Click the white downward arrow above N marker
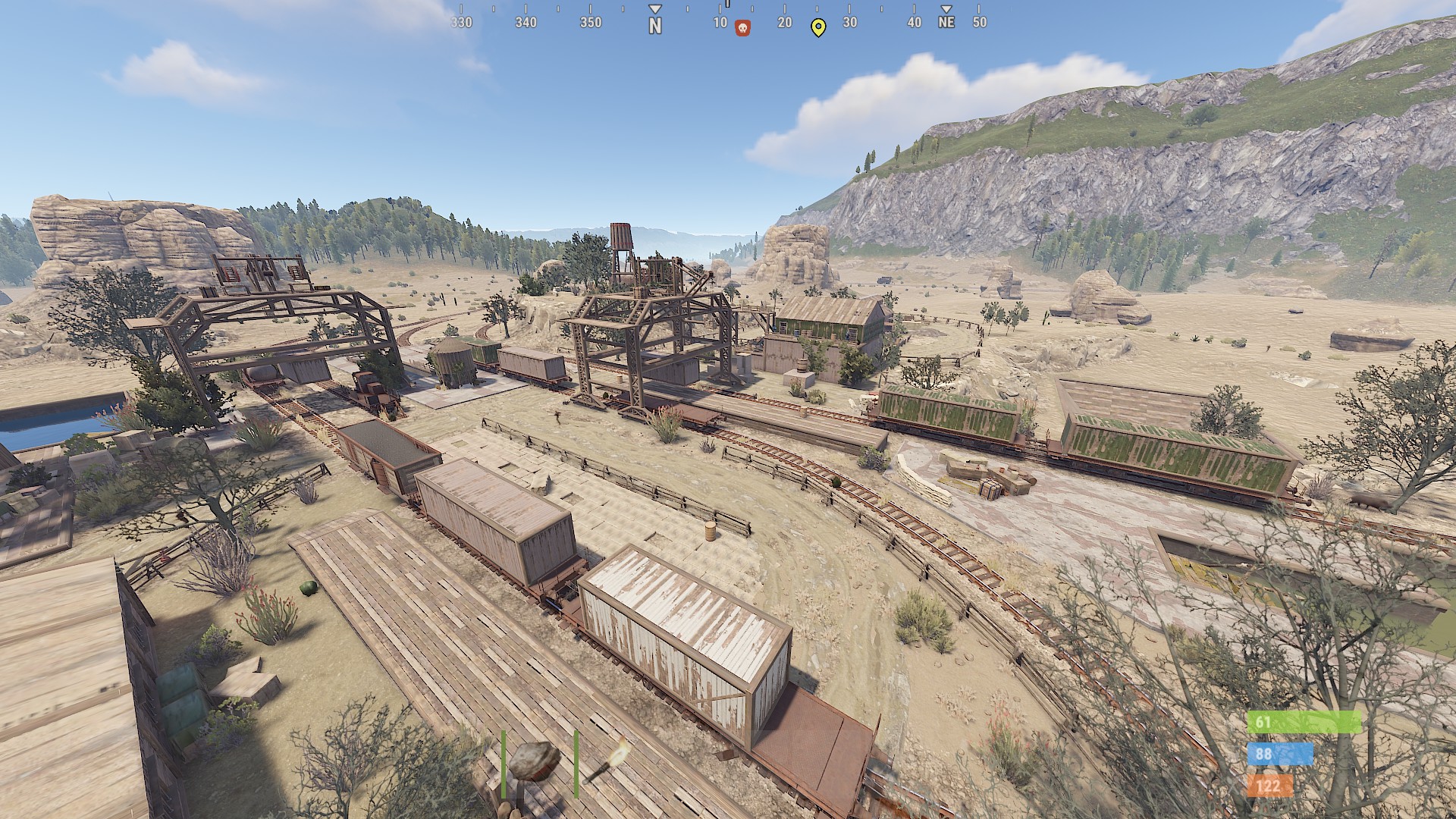1456x819 pixels. pyautogui.click(x=654, y=7)
